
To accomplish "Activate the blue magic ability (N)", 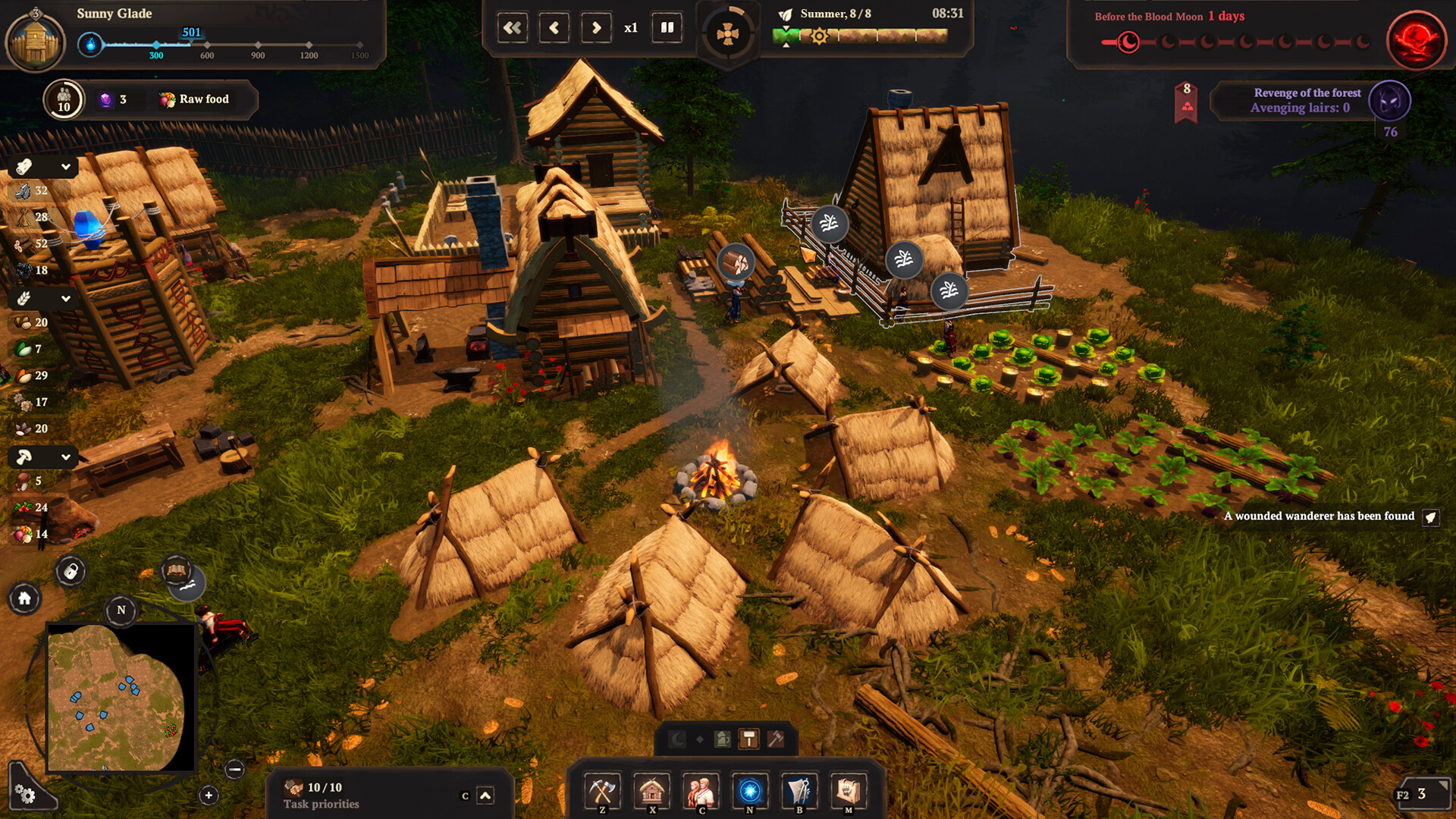I will 749,791.
